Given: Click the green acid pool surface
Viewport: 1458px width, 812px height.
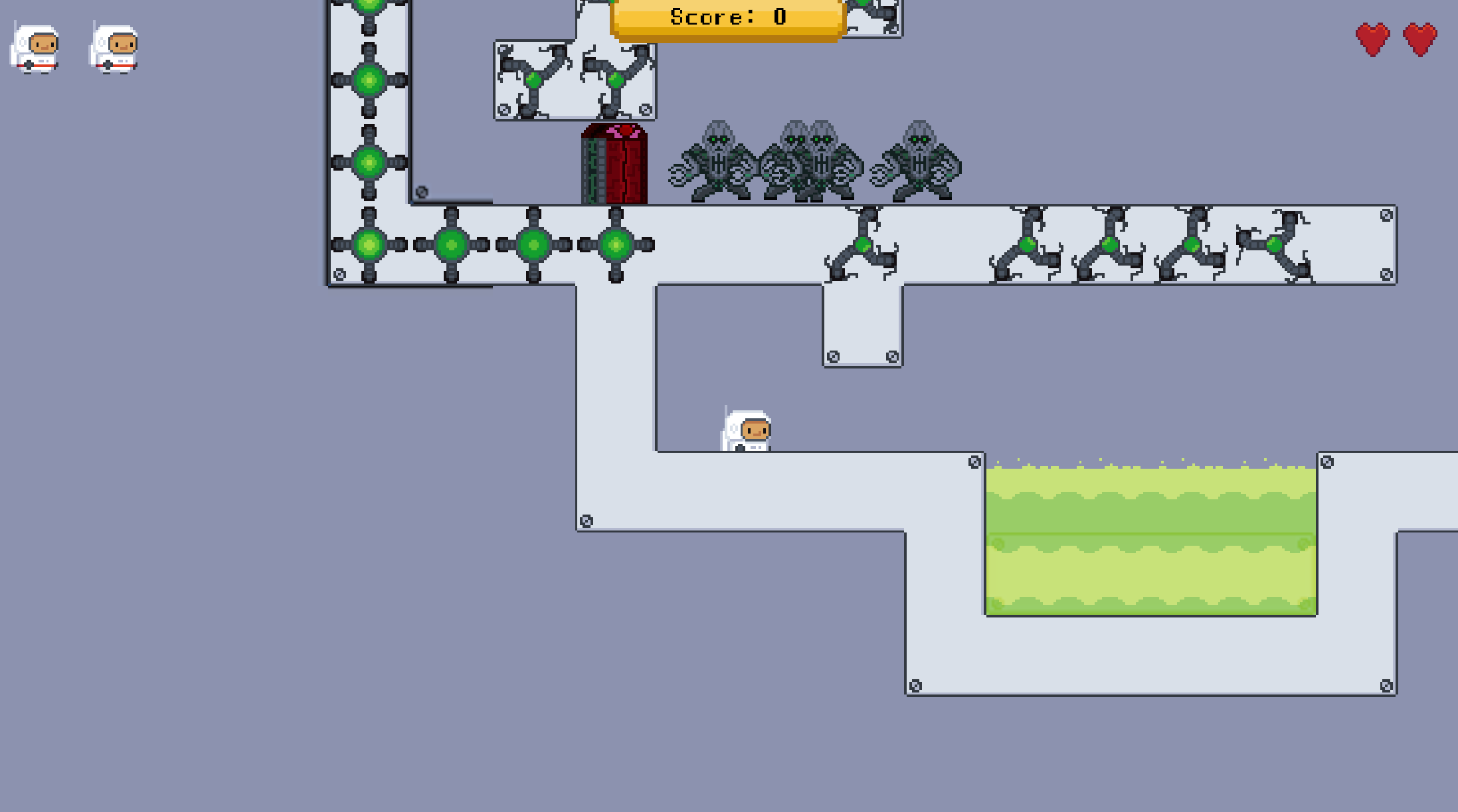Looking at the screenshot, I should tap(1149, 471).
